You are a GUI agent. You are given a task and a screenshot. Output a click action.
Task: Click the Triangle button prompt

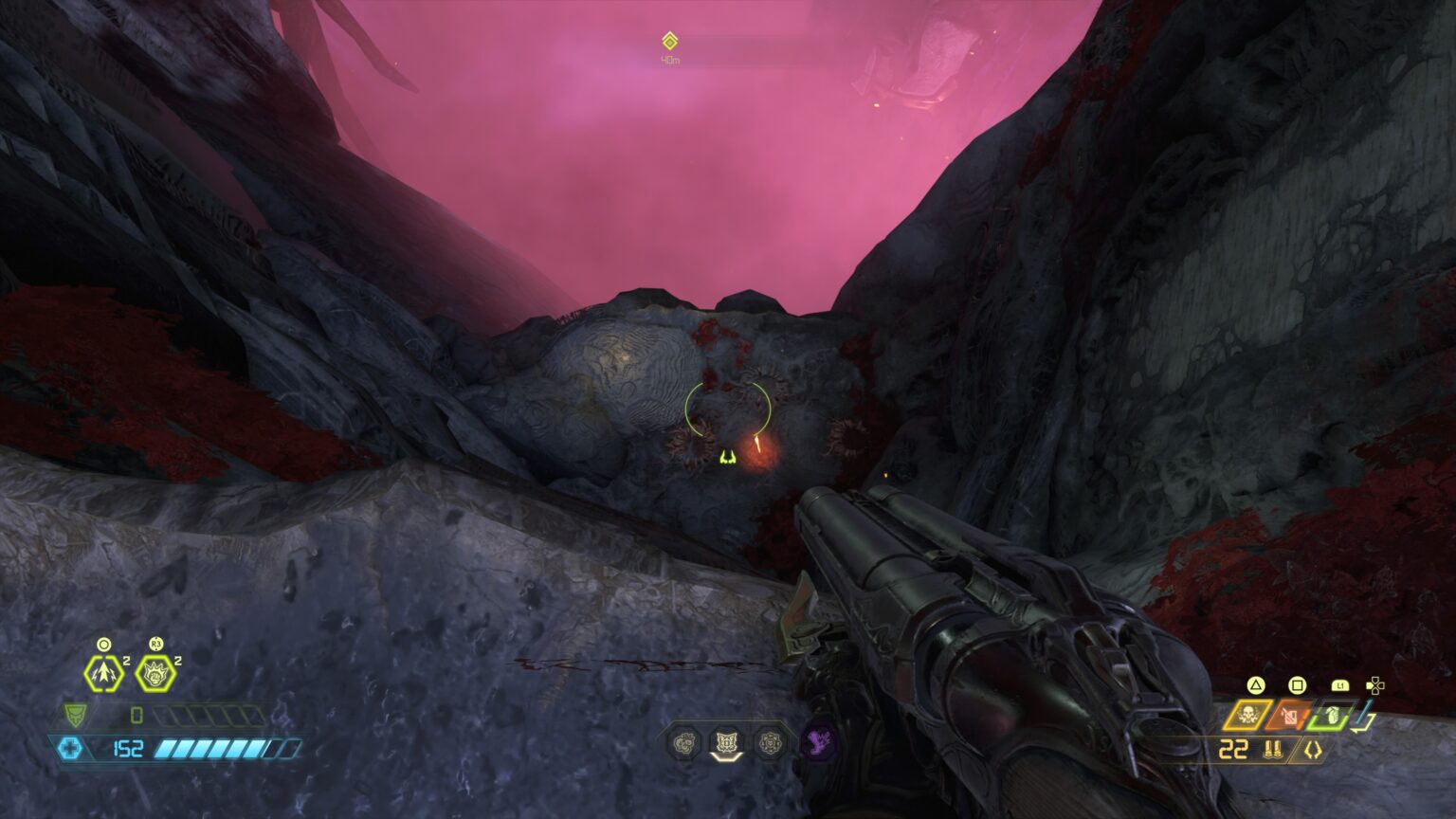(1256, 685)
